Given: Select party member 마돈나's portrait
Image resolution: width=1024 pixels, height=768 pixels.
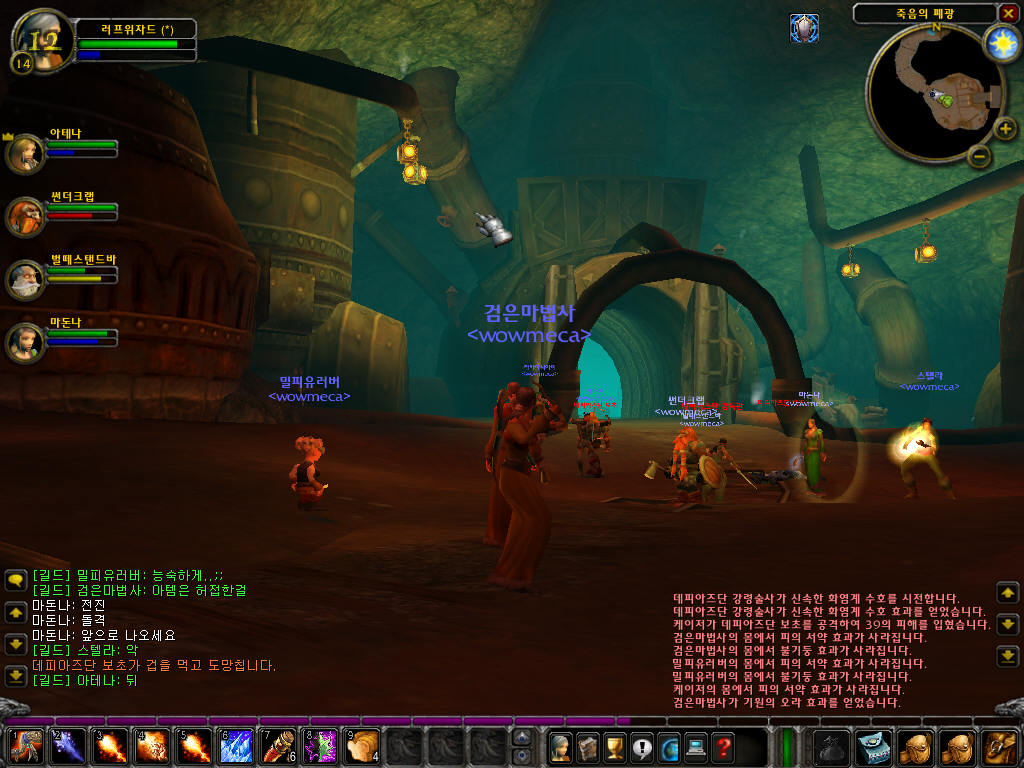Looking at the screenshot, I should (x=25, y=342).
